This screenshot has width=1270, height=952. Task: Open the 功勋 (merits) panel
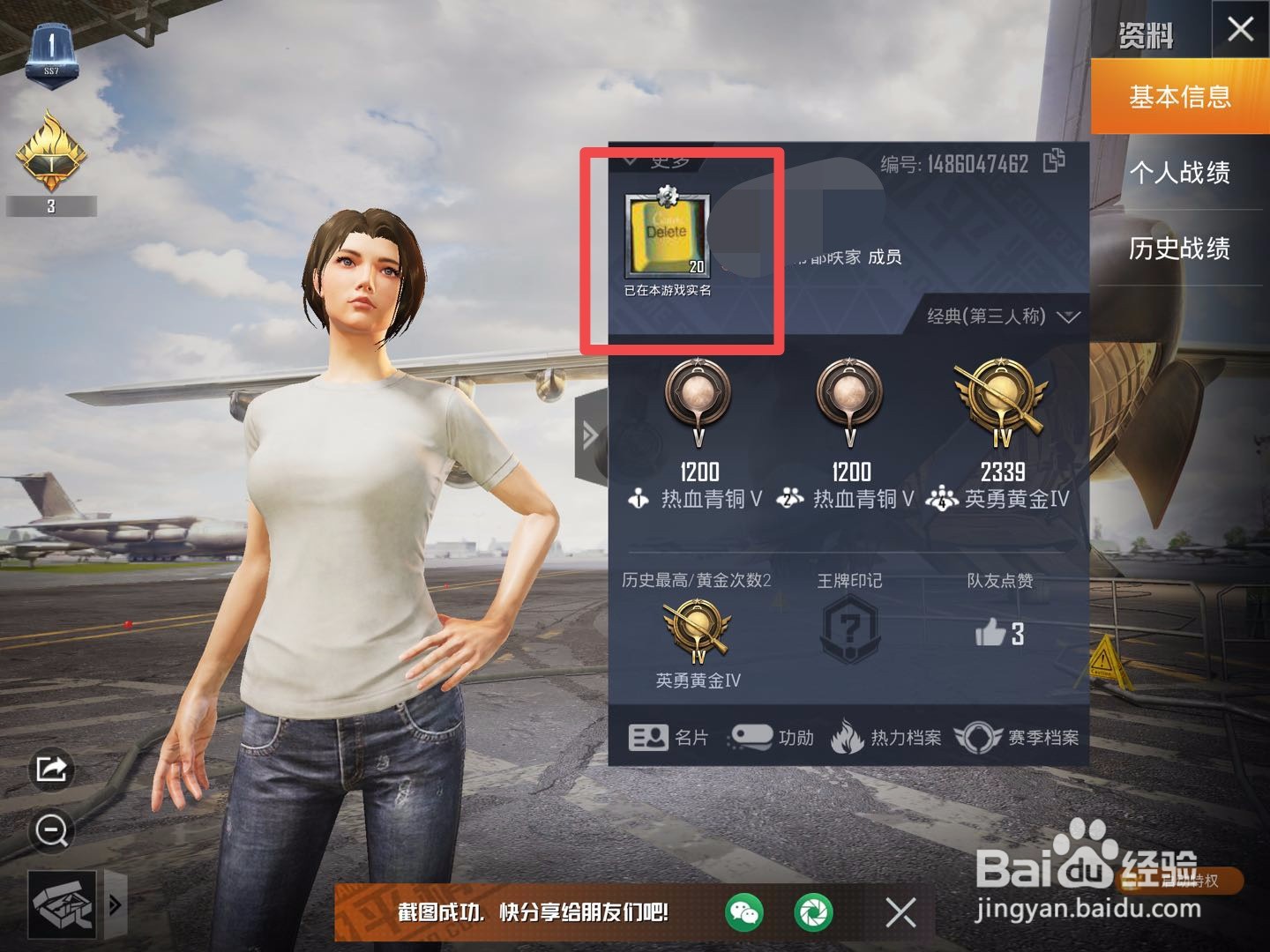pyautogui.click(x=777, y=738)
